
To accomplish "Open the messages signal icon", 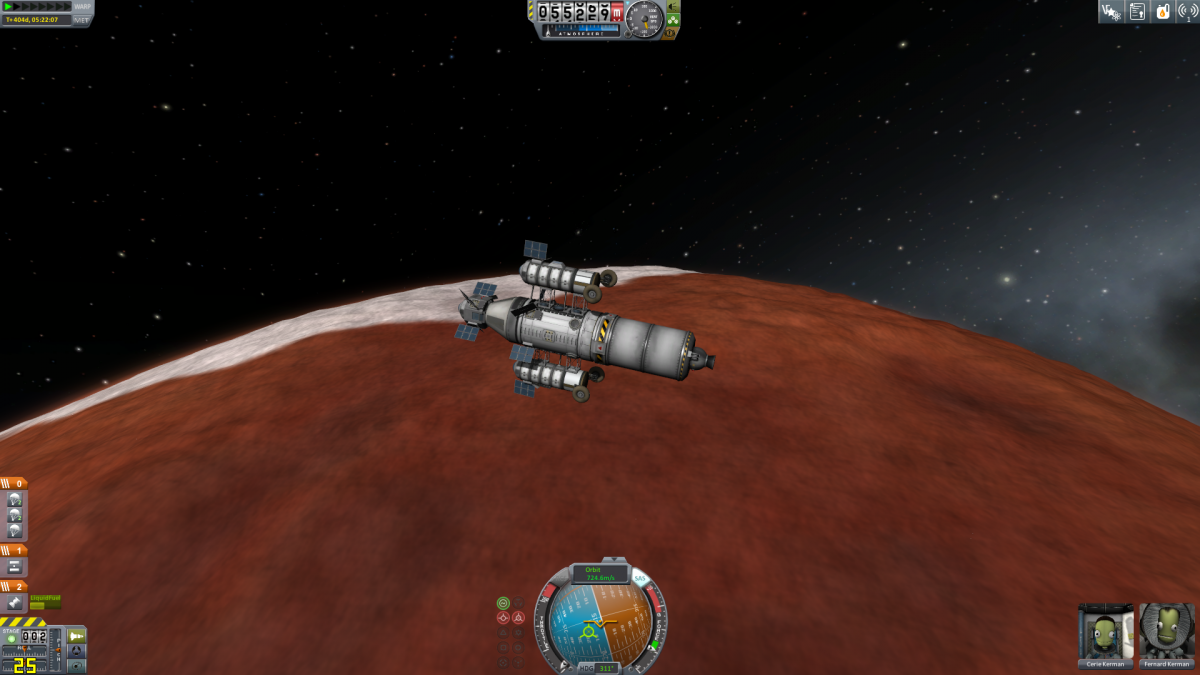I will tap(1188, 12).
